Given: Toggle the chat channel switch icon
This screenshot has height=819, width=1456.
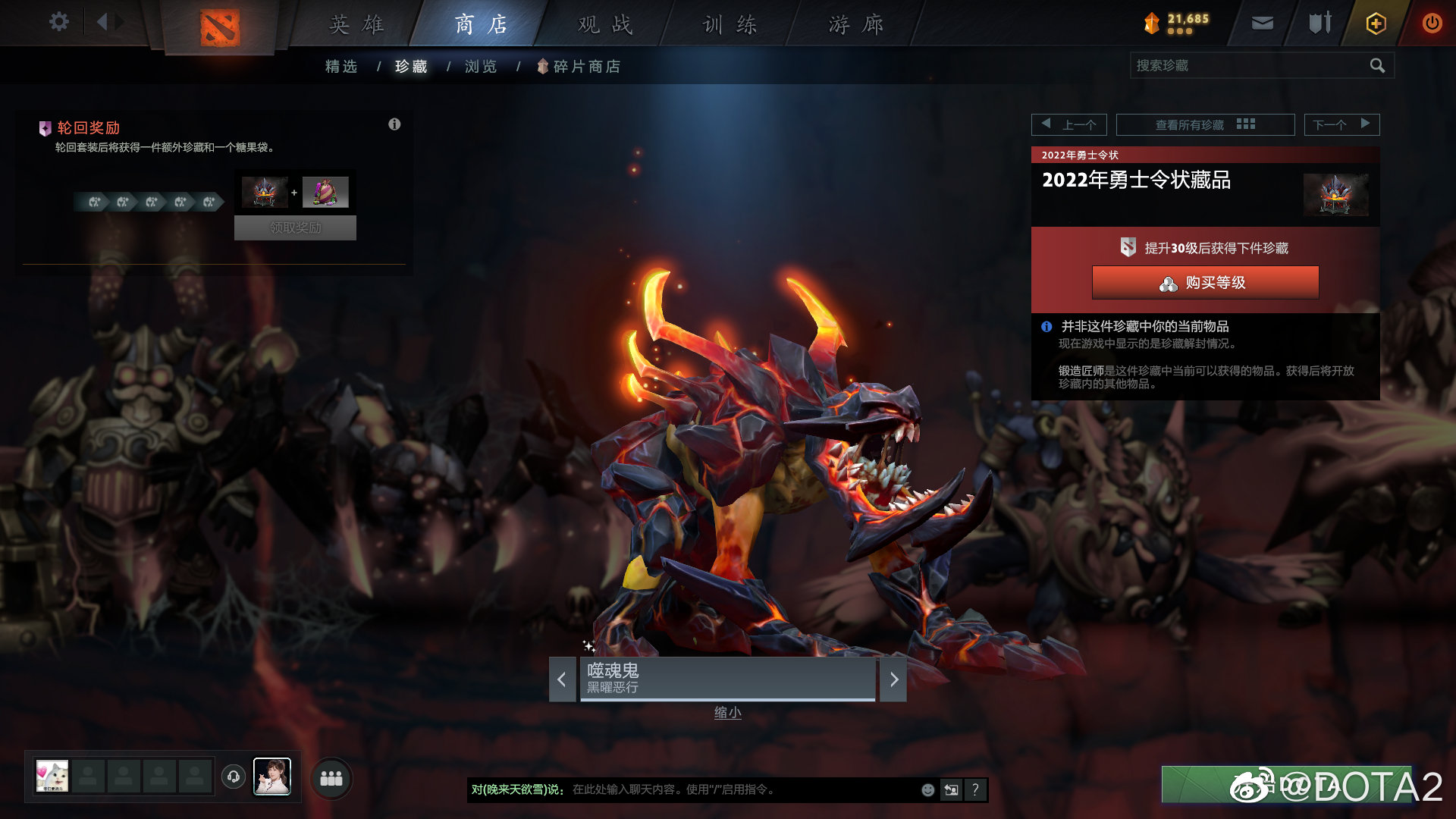Looking at the screenshot, I should (x=951, y=789).
